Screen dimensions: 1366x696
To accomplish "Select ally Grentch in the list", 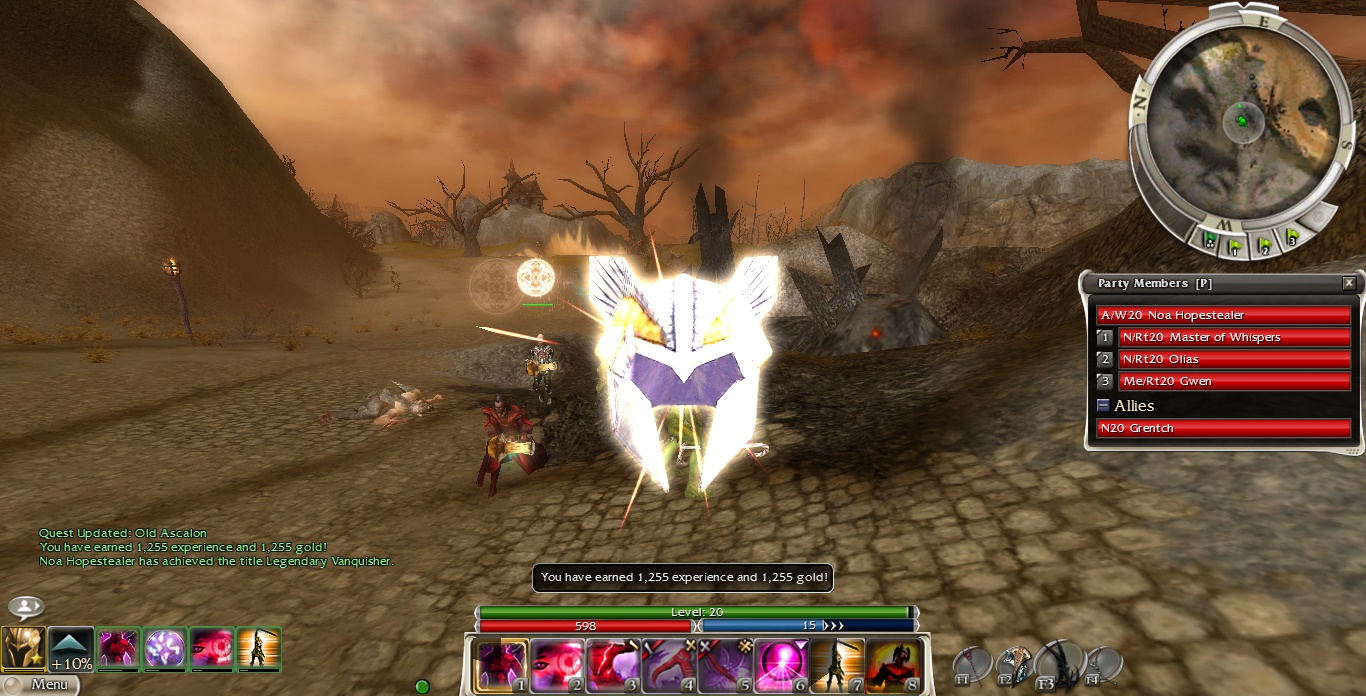I will 1223,428.
